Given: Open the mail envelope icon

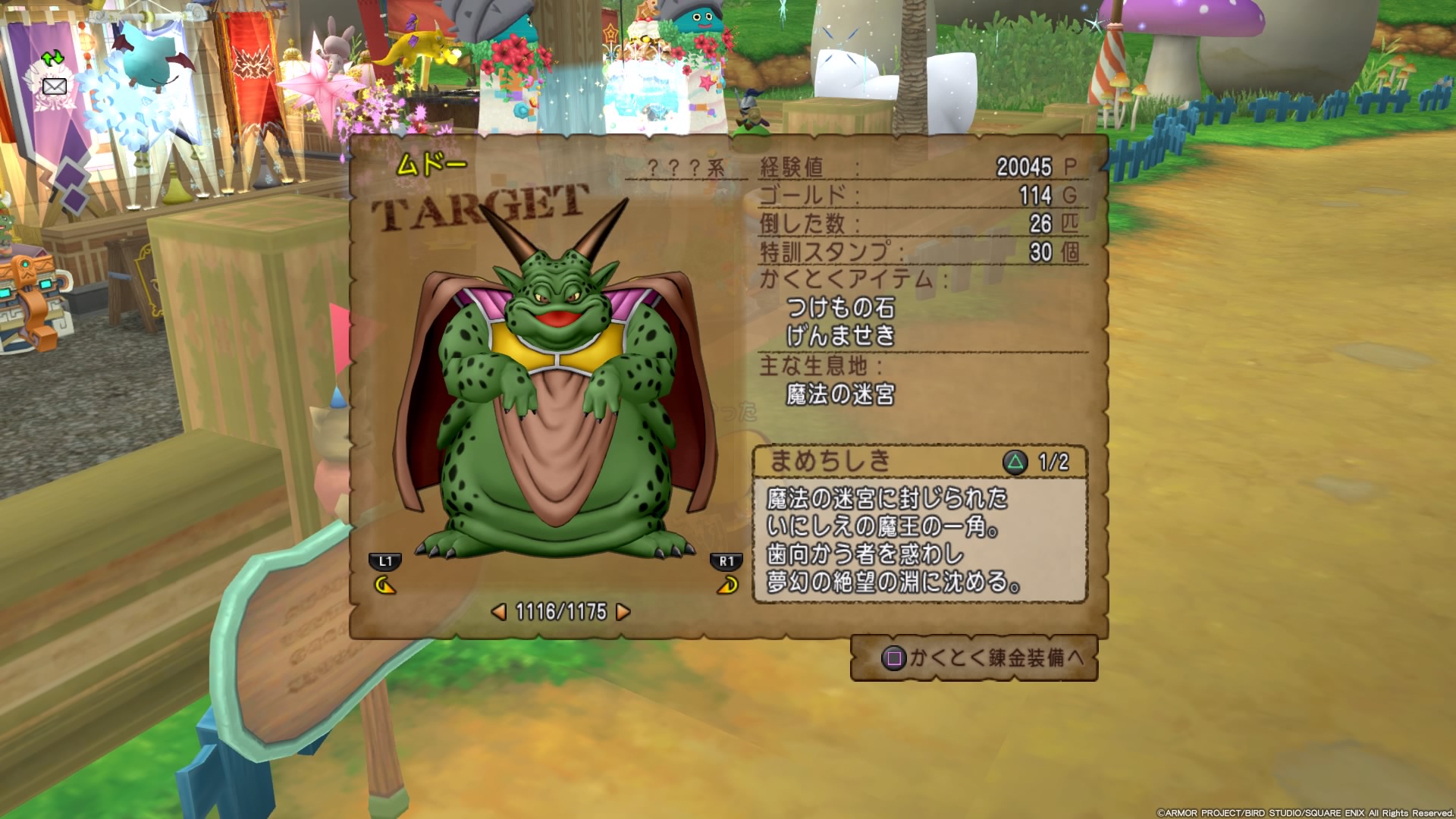Looking at the screenshot, I should tap(54, 86).
